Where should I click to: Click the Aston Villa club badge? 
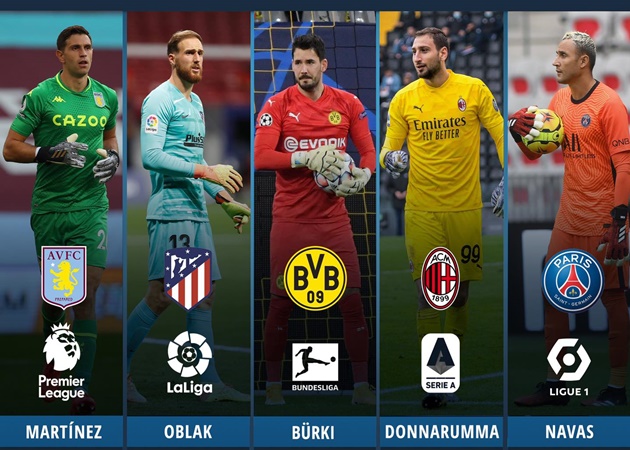click(x=63, y=277)
